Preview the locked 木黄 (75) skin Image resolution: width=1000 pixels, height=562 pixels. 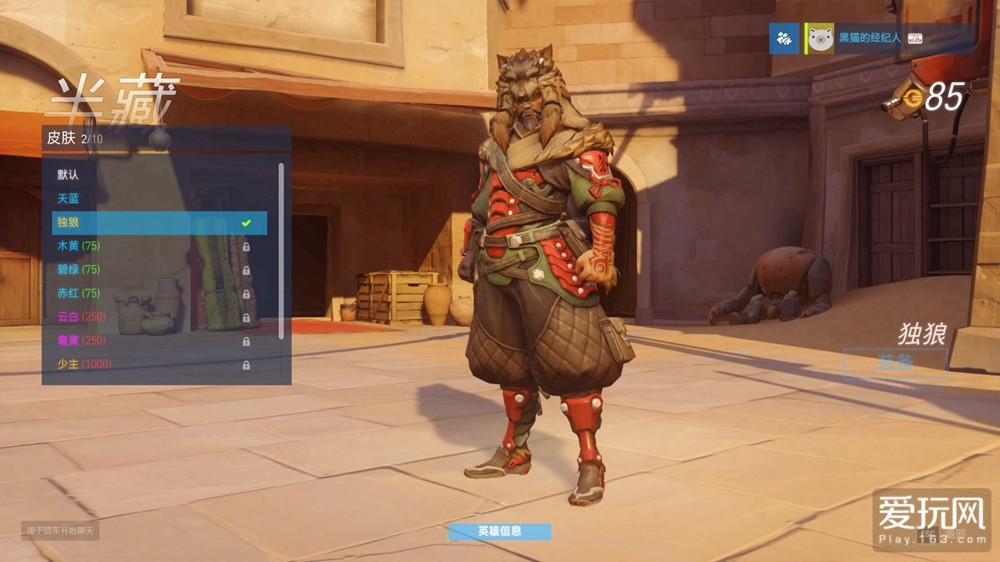[150, 246]
